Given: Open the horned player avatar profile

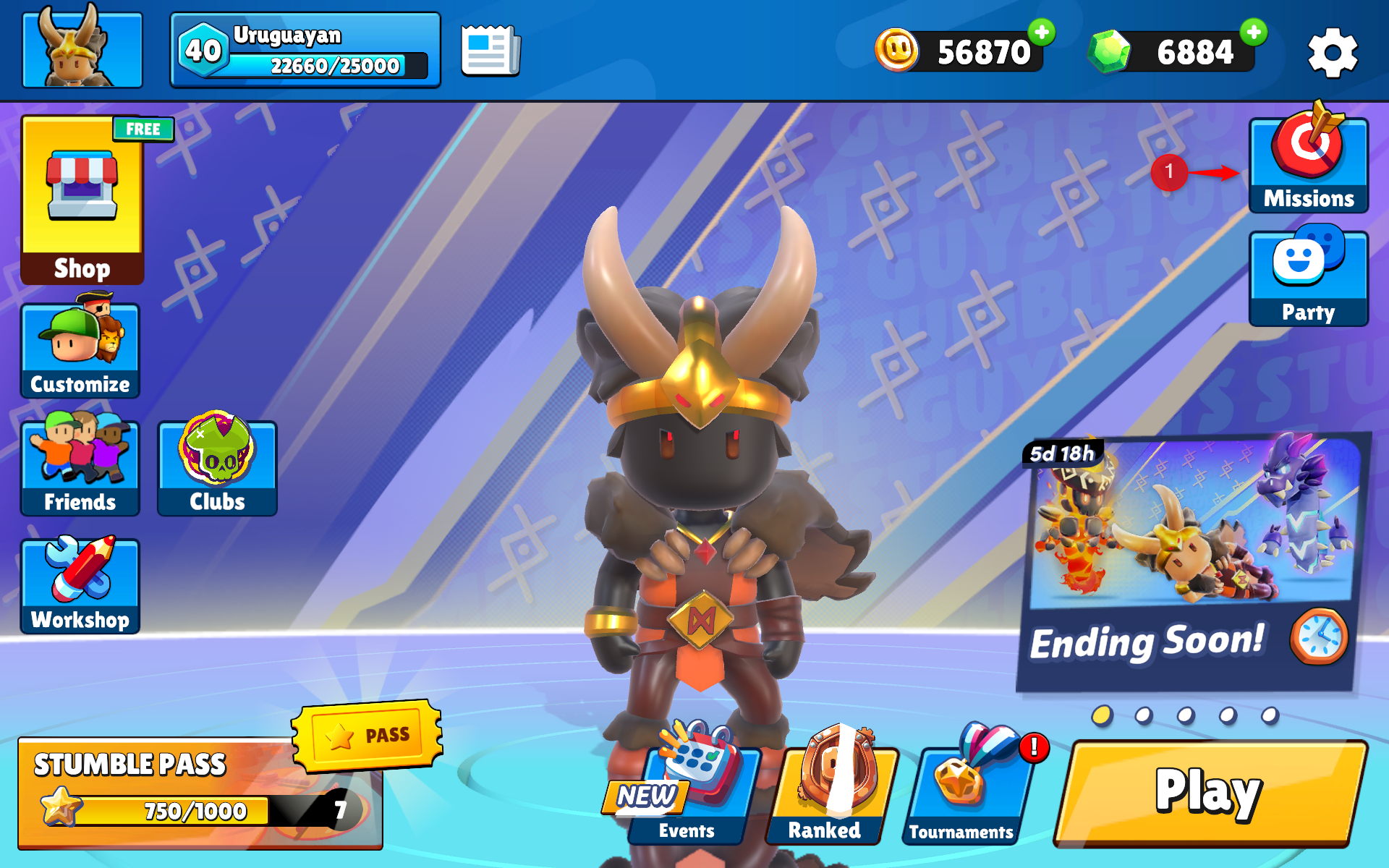Looking at the screenshot, I should pos(82,49).
